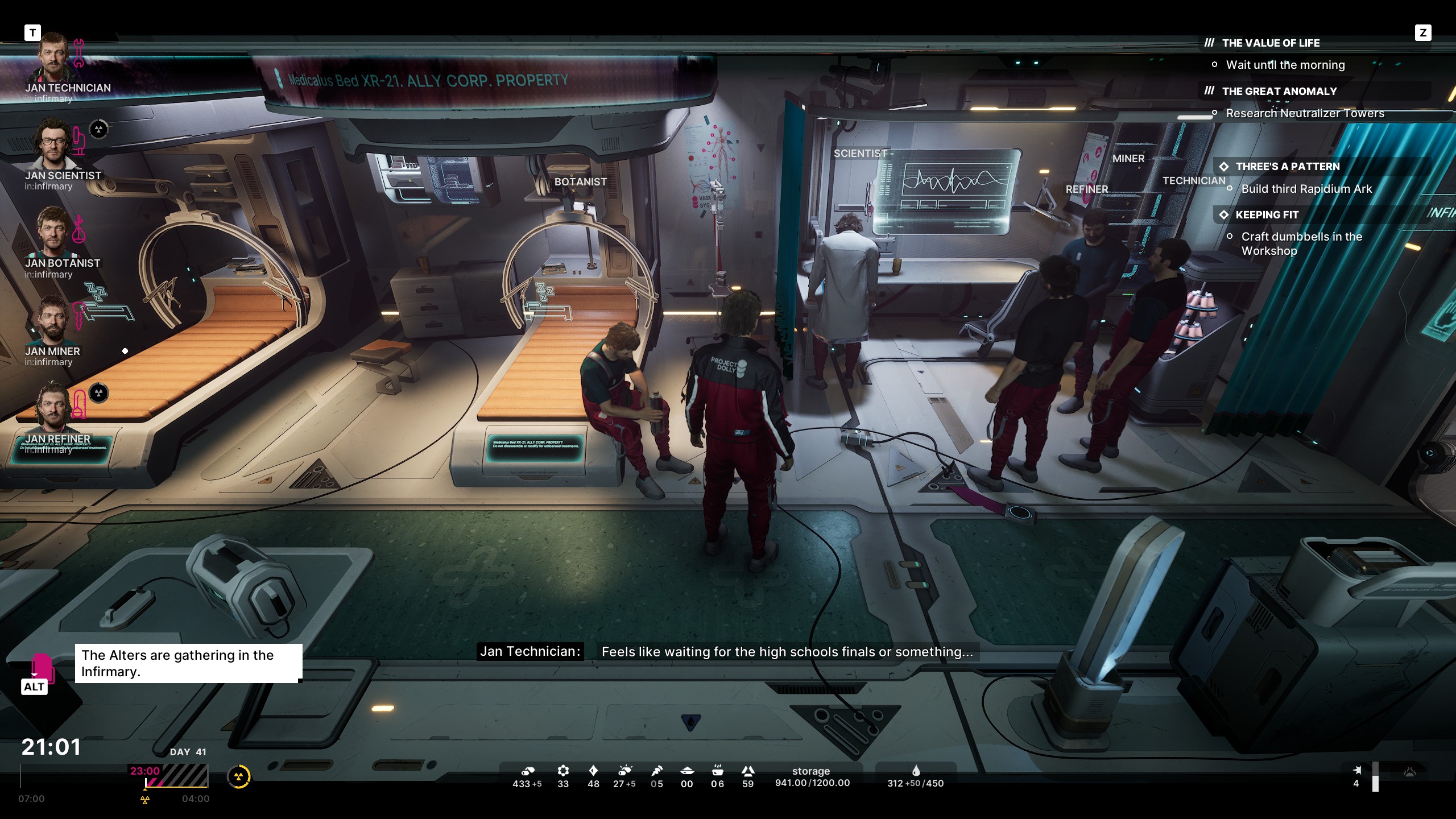Select Jan Technician's portrait
The height and width of the screenshot is (819, 1456).
(x=53, y=59)
